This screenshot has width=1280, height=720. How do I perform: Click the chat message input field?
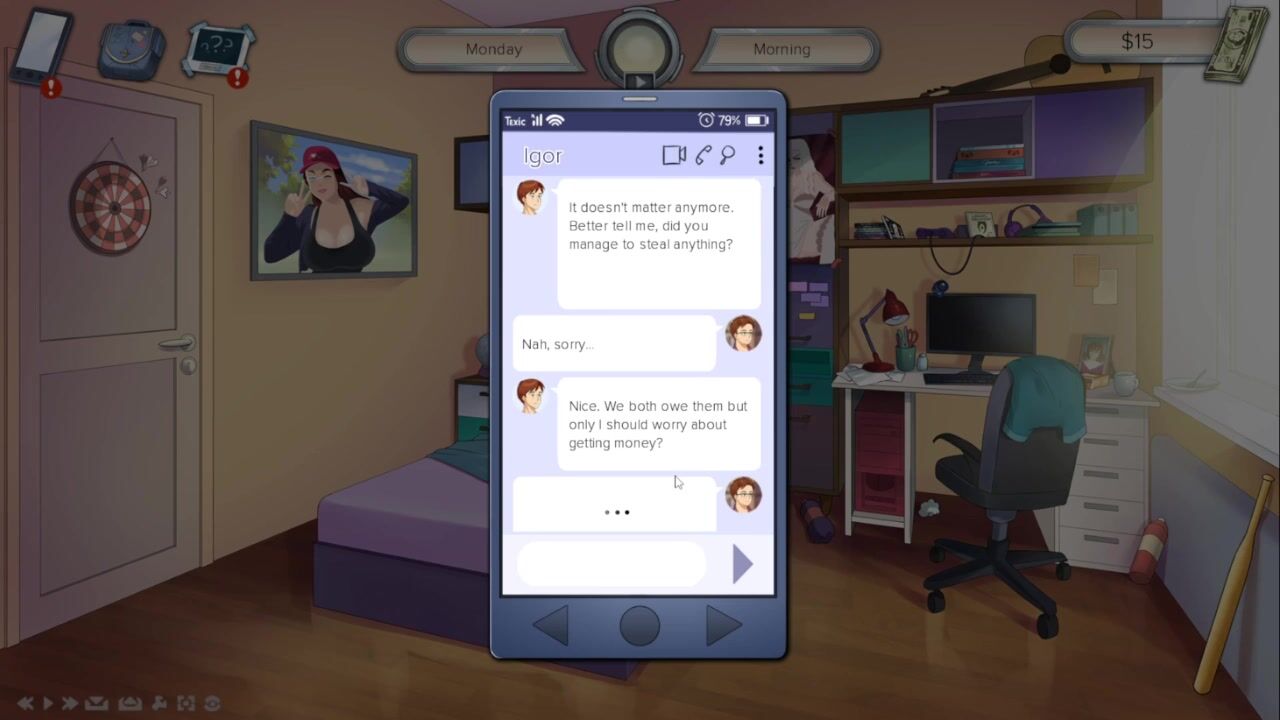[x=611, y=564]
